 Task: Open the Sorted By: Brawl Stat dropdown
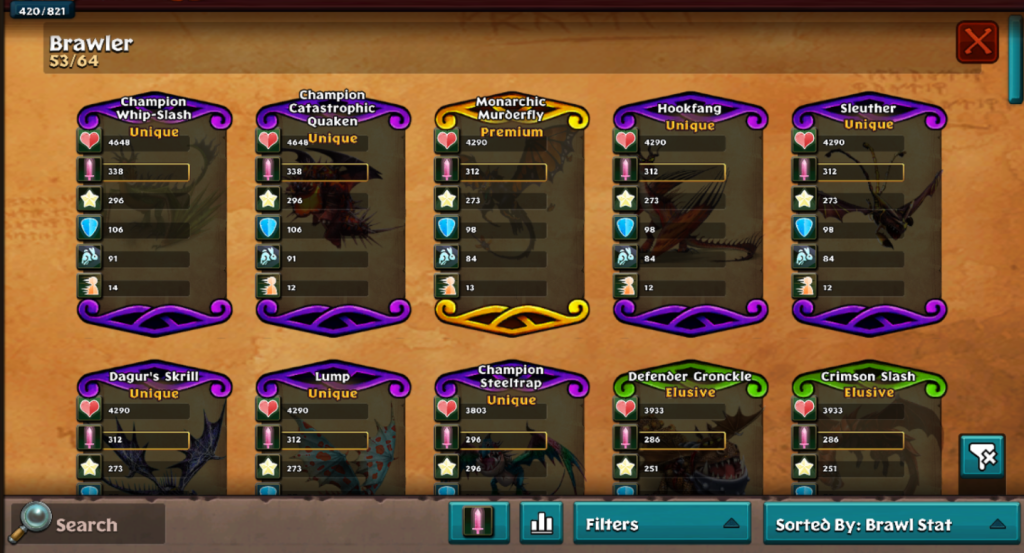click(x=888, y=523)
